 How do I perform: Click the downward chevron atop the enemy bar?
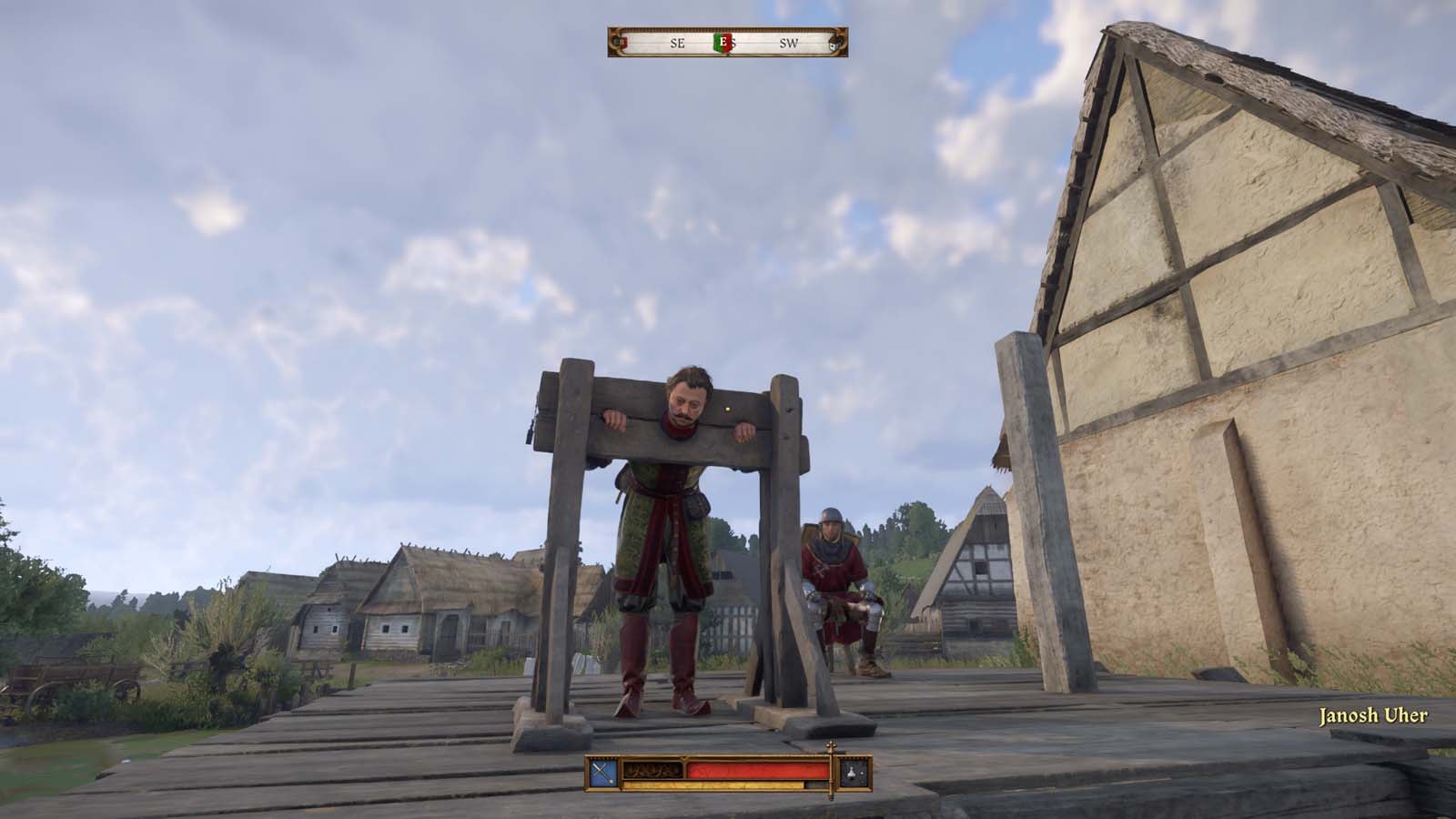(683, 758)
